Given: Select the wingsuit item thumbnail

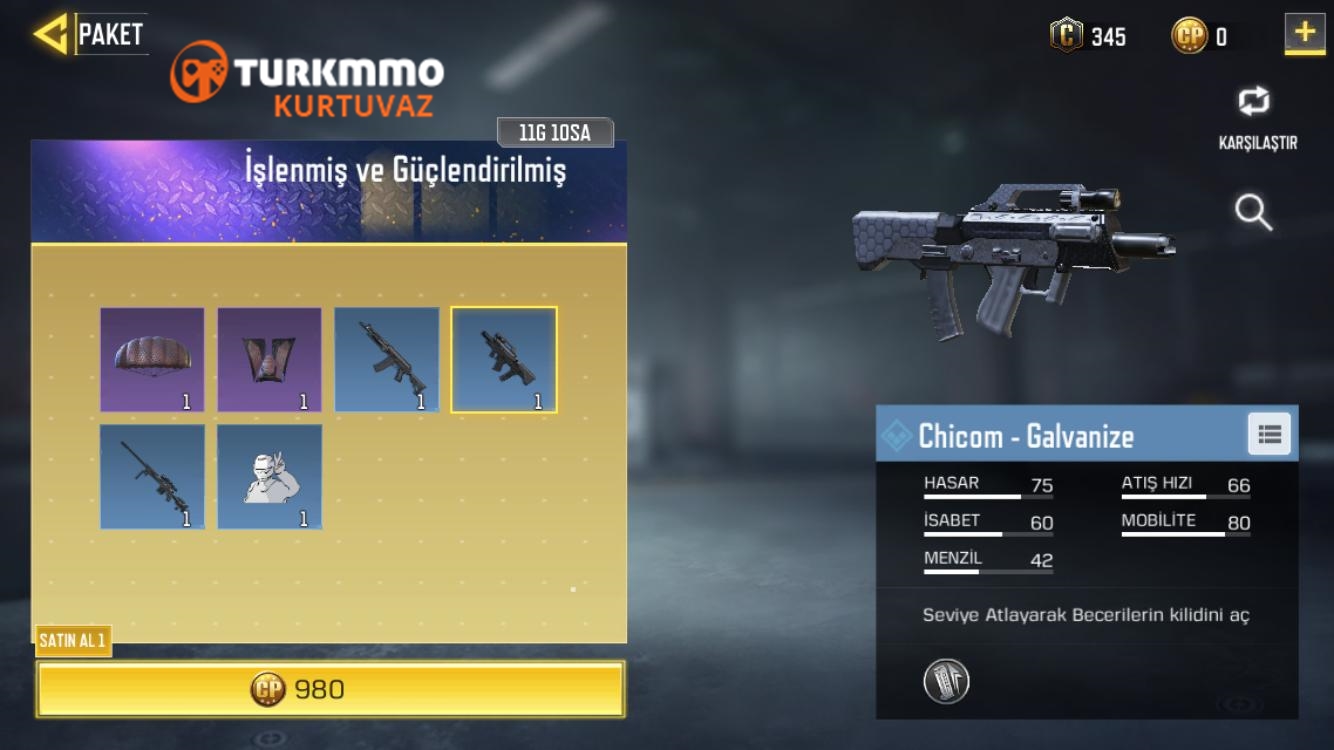Looking at the screenshot, I should point(269,359).
